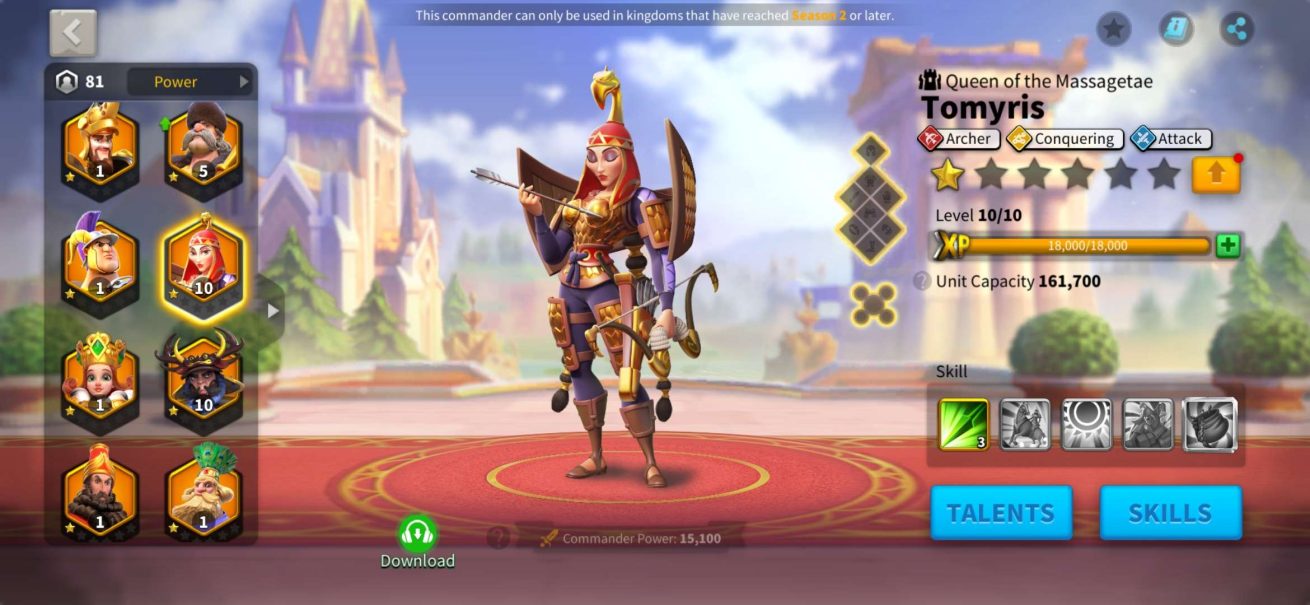The image size is (1310, 605).
Task: Share this commander
Action: (1237, 28)
